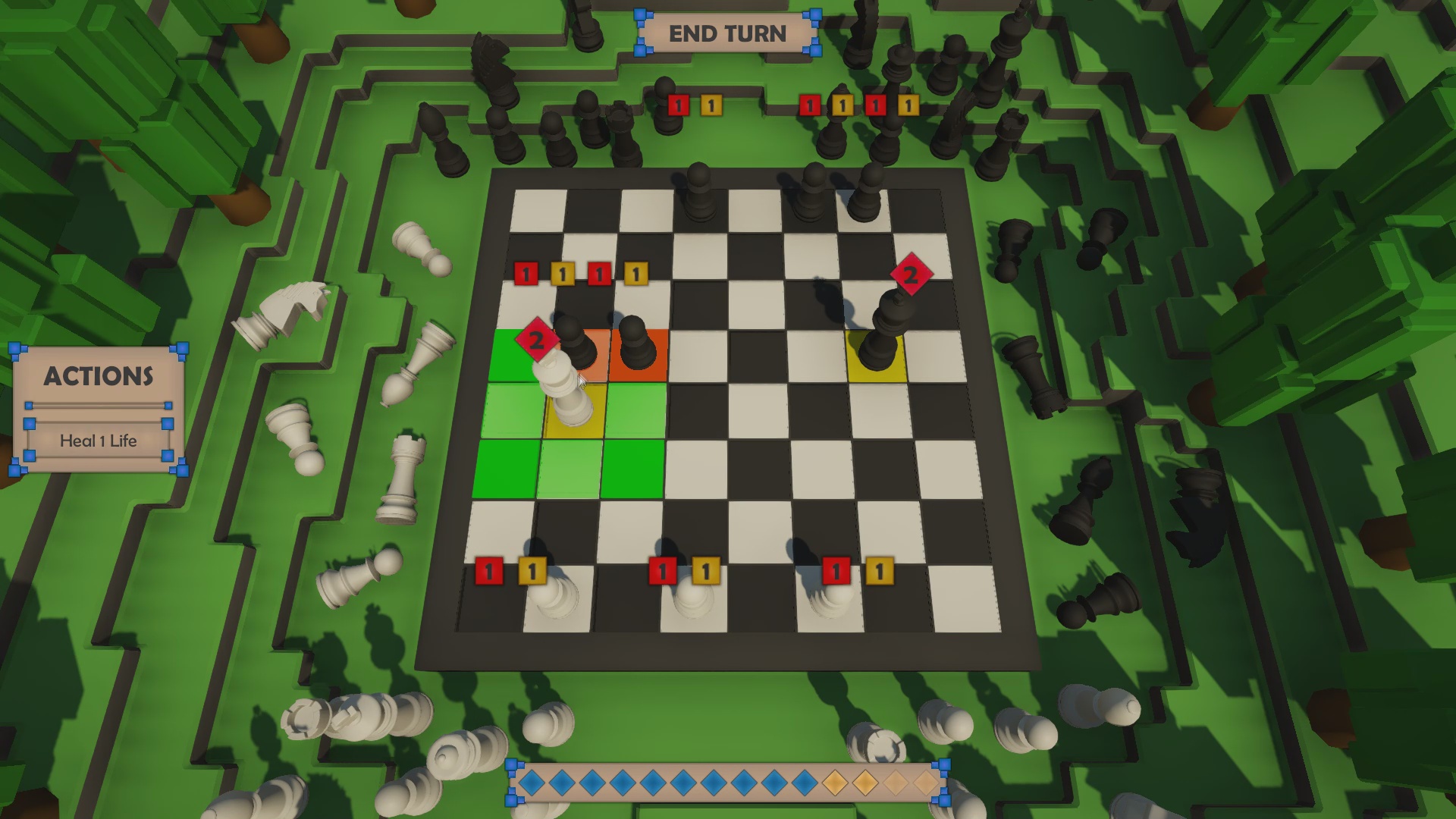The image size is (1456, 819).
Task: Select the END TURN banner tab
Action: pyautogui.click(x=727, y=34)
